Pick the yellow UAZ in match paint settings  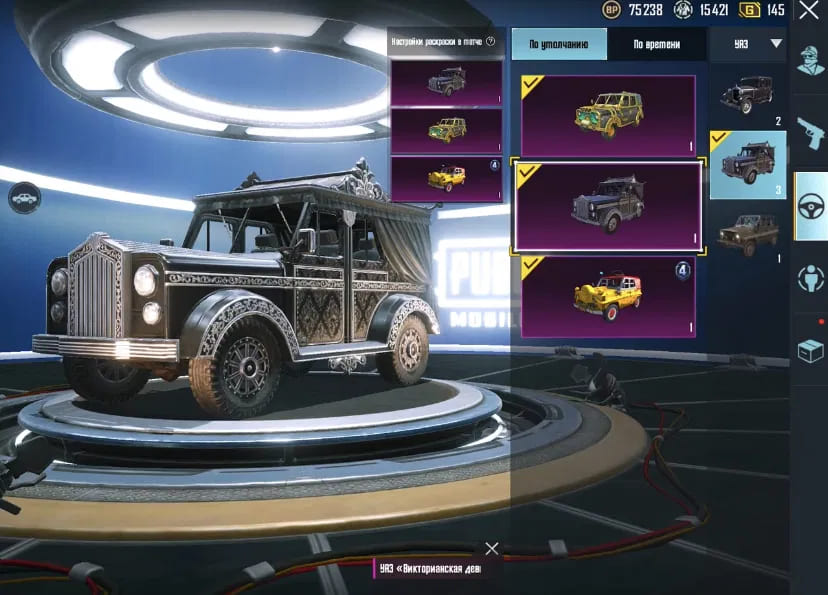446,179
